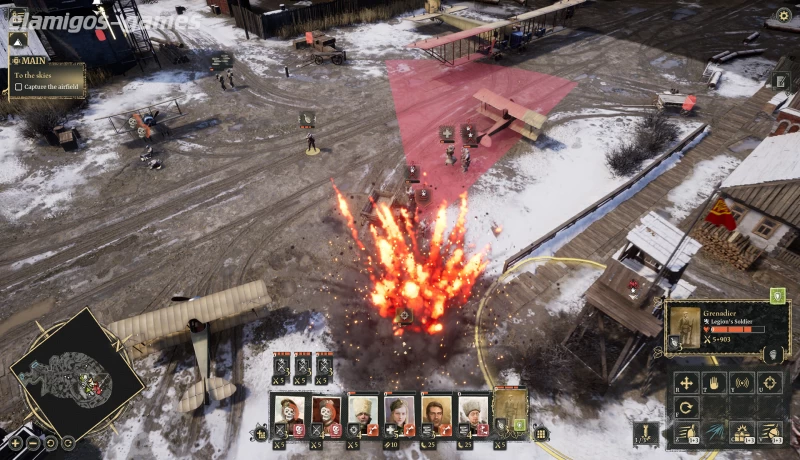The height and width of the screenshot is (460, 800).
Task: Open the top-left menu badge
Action: (18, 16)
